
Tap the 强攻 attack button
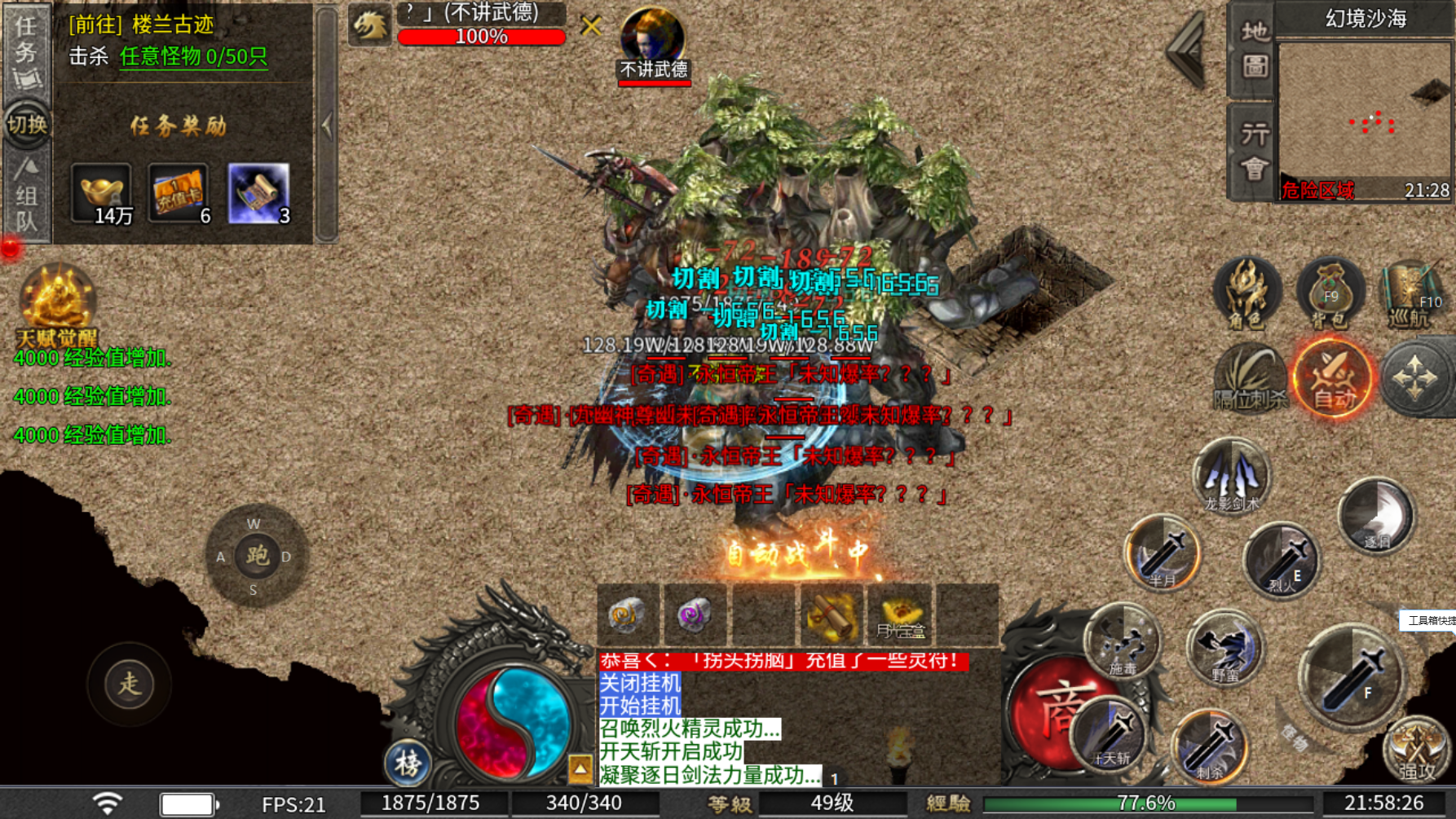tap(1417, 748)
